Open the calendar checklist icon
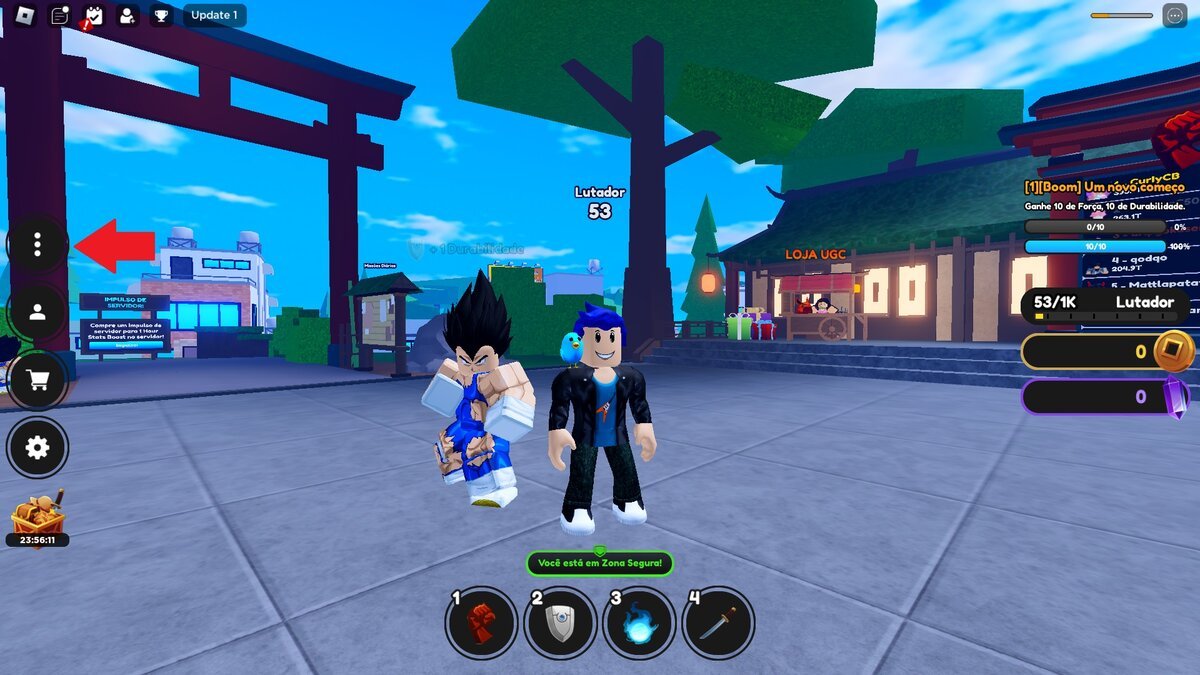Viewport: 1200px width, 675px height. coord(94,15)
